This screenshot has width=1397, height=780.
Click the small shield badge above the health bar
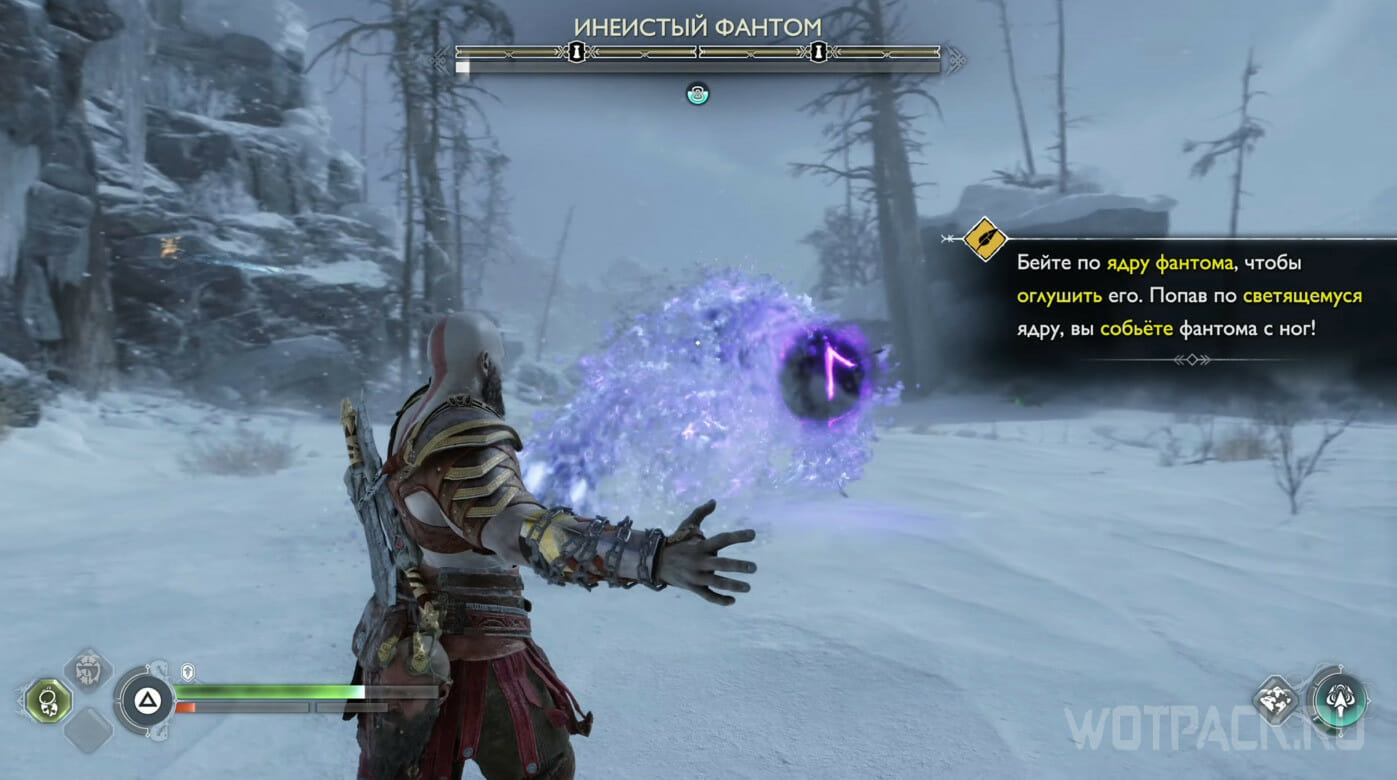pyautogui.click(x=187, y=673)
